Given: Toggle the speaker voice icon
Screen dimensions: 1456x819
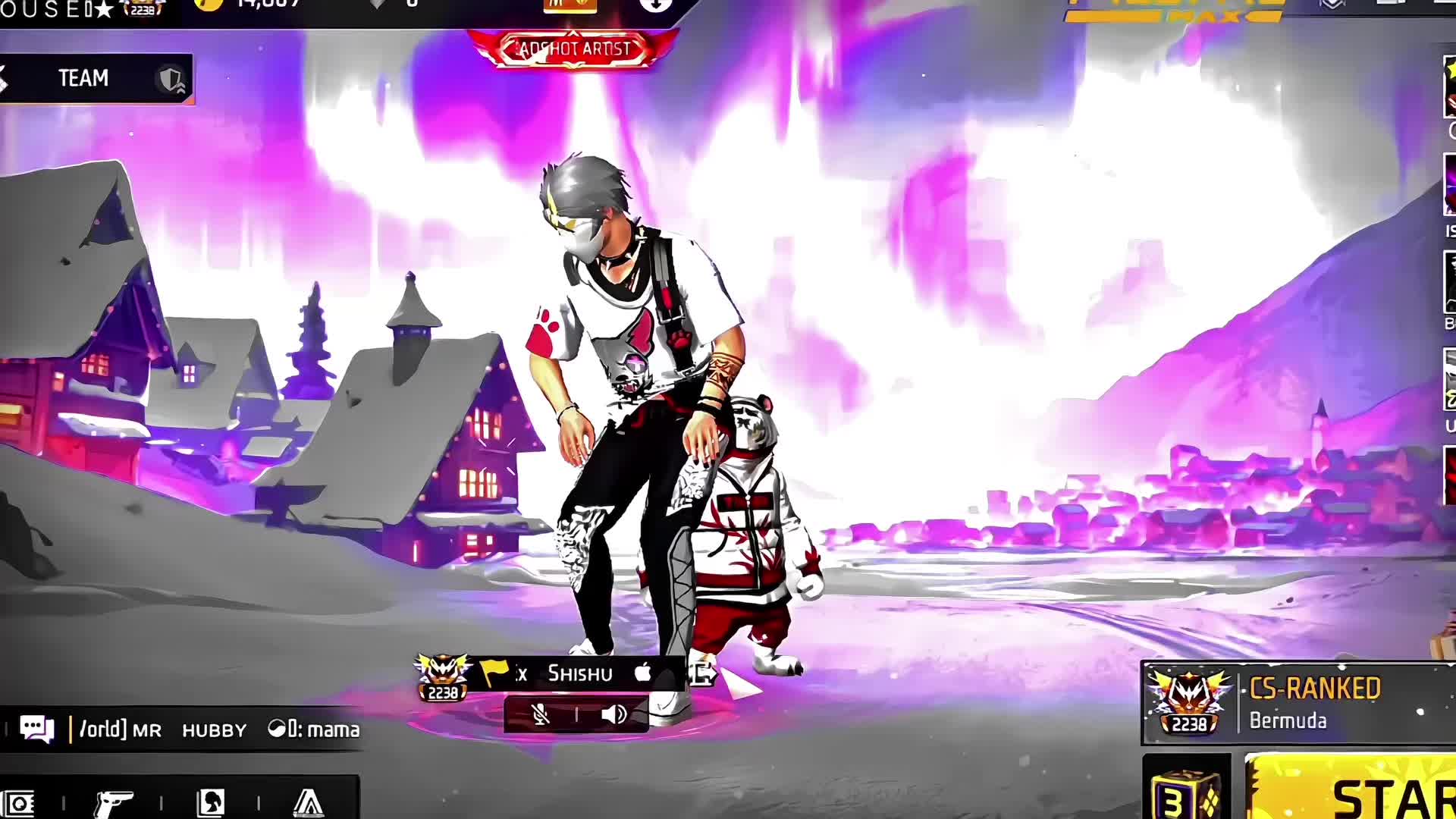Looking at the screenshot, I should coord(613,714).
